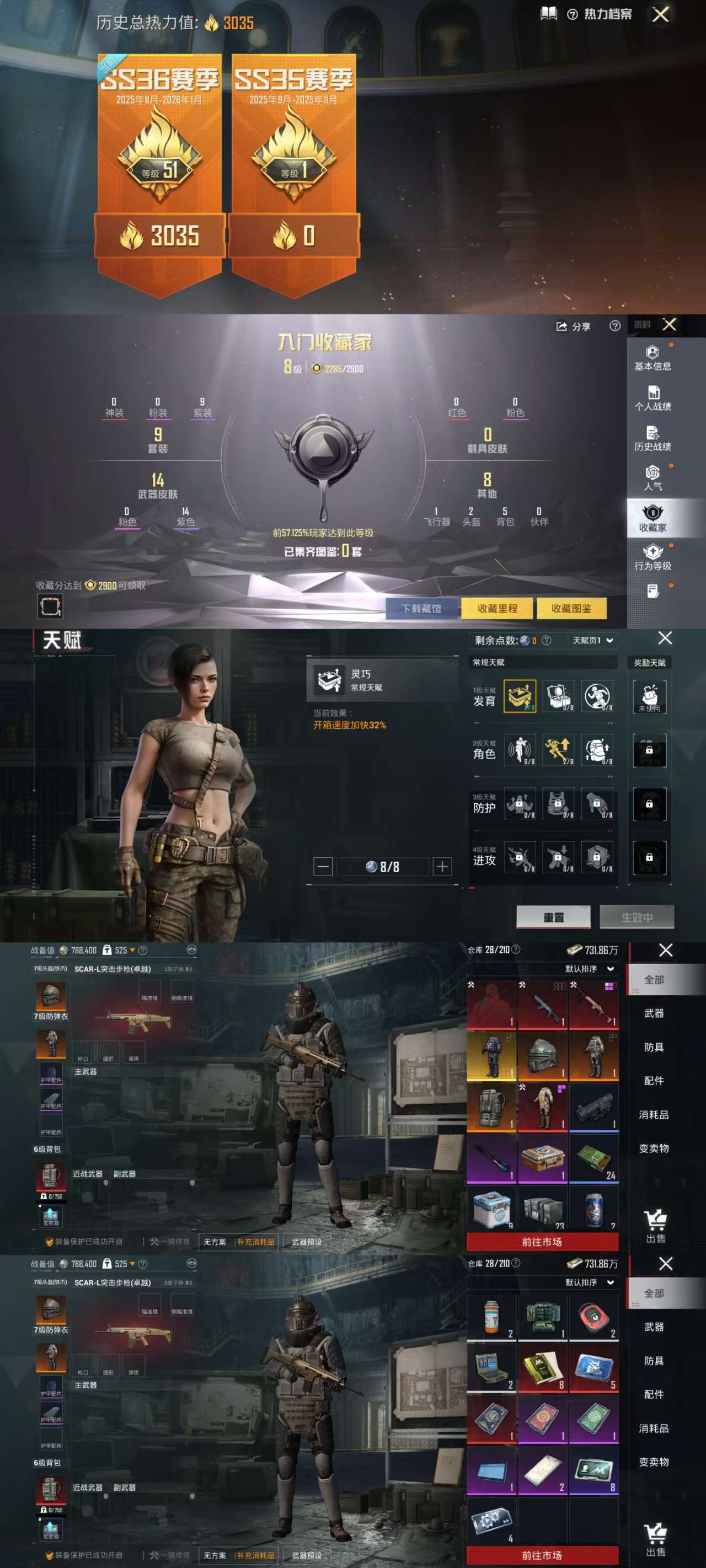Click the 下载藏馆 button
The width and height of the screenshot is (706, 1568).
(x=421, y=608)
